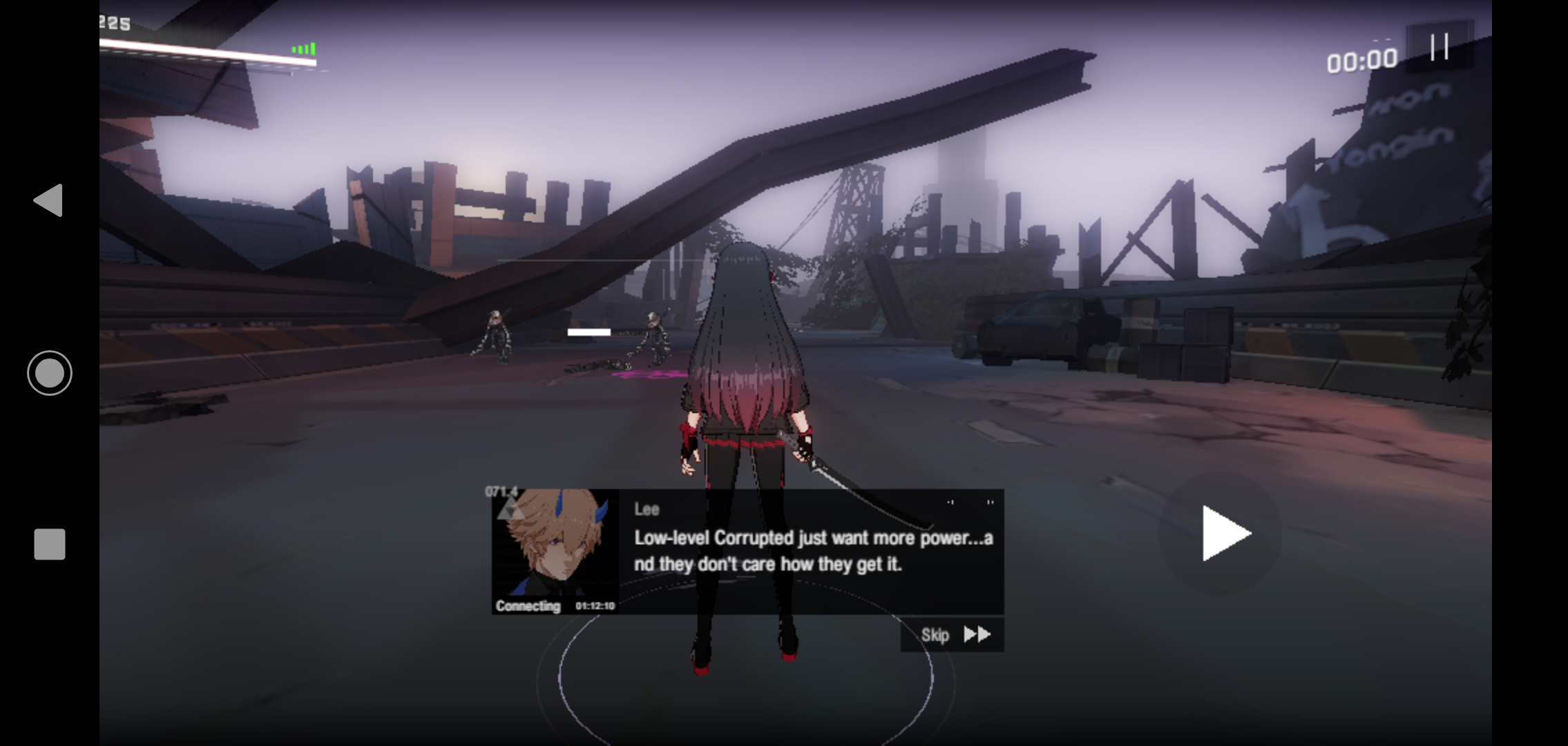Tap the Android back triangle button
This screenshot has width=1568, height=746.
click(x=49, y=200)
